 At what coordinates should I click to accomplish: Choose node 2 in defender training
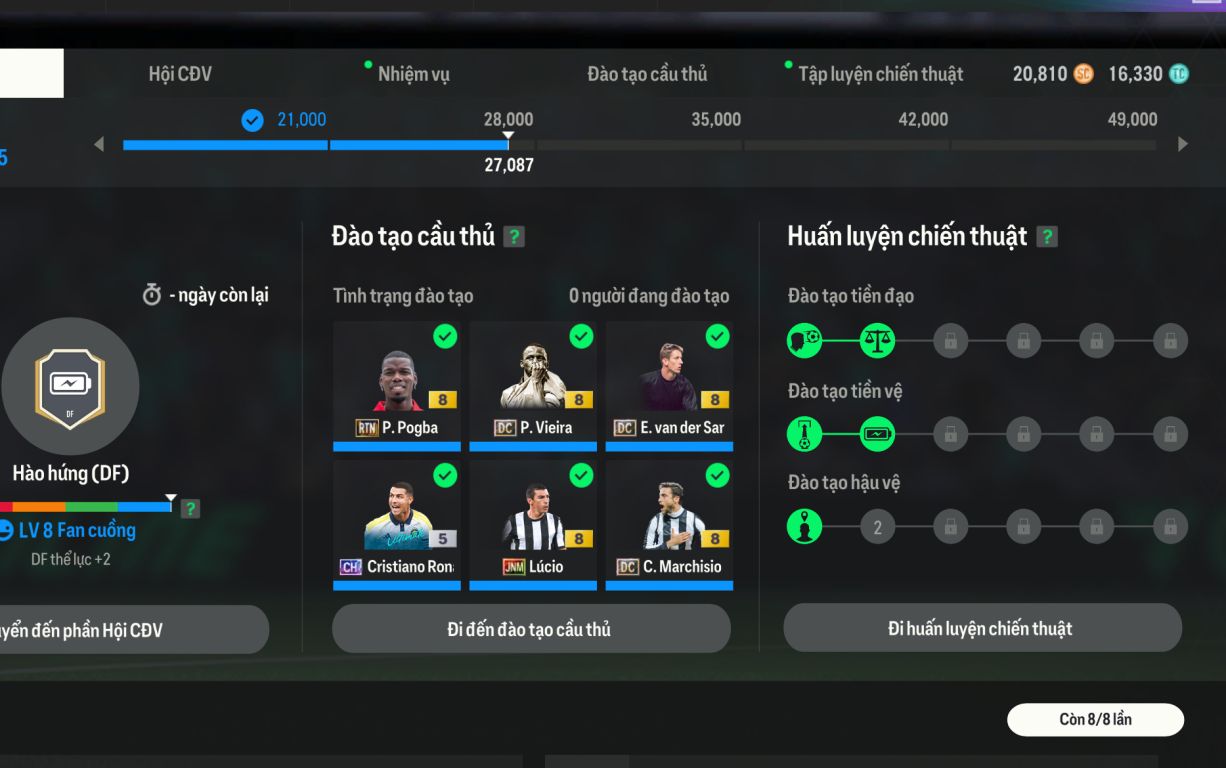877,527
